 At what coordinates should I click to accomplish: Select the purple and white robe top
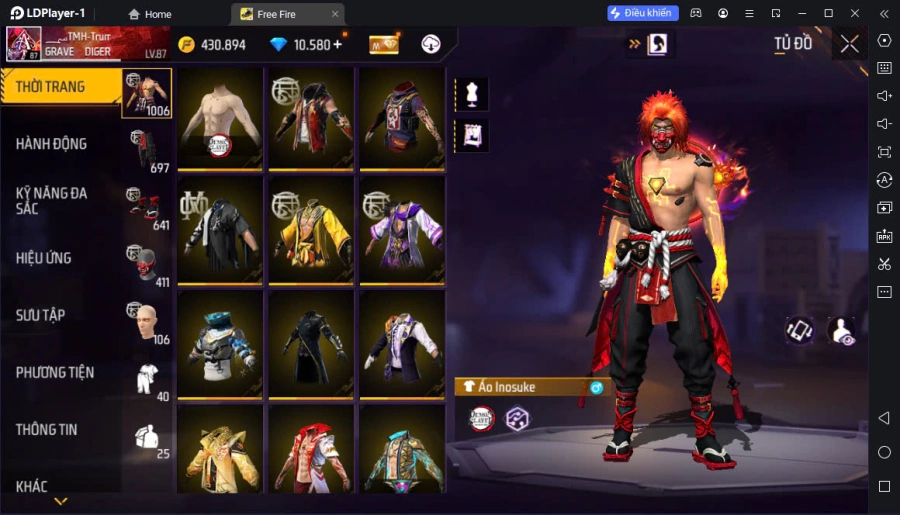(402, 230)
